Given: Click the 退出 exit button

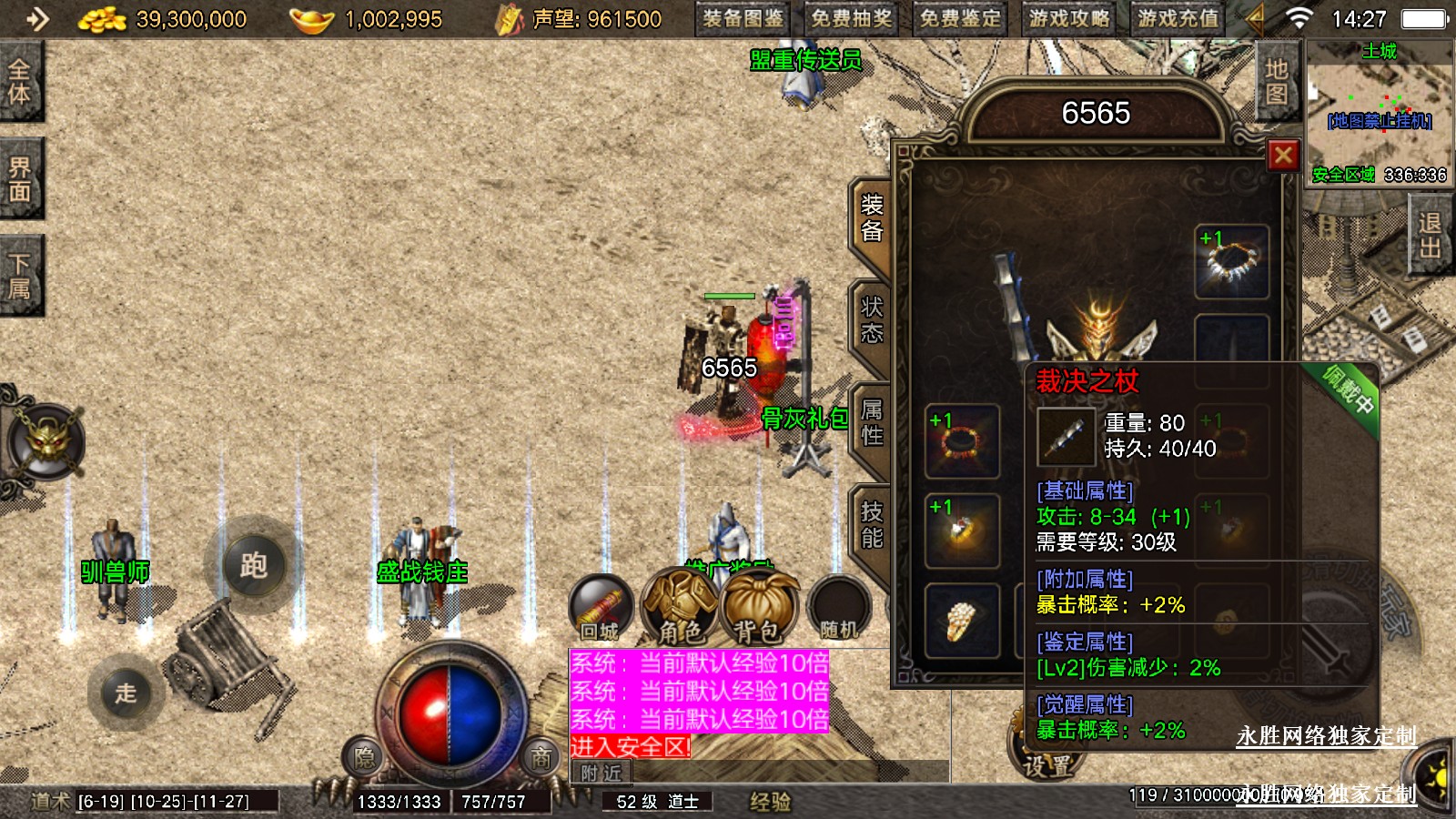Looking at the screenshot, I should [1429, 236].
